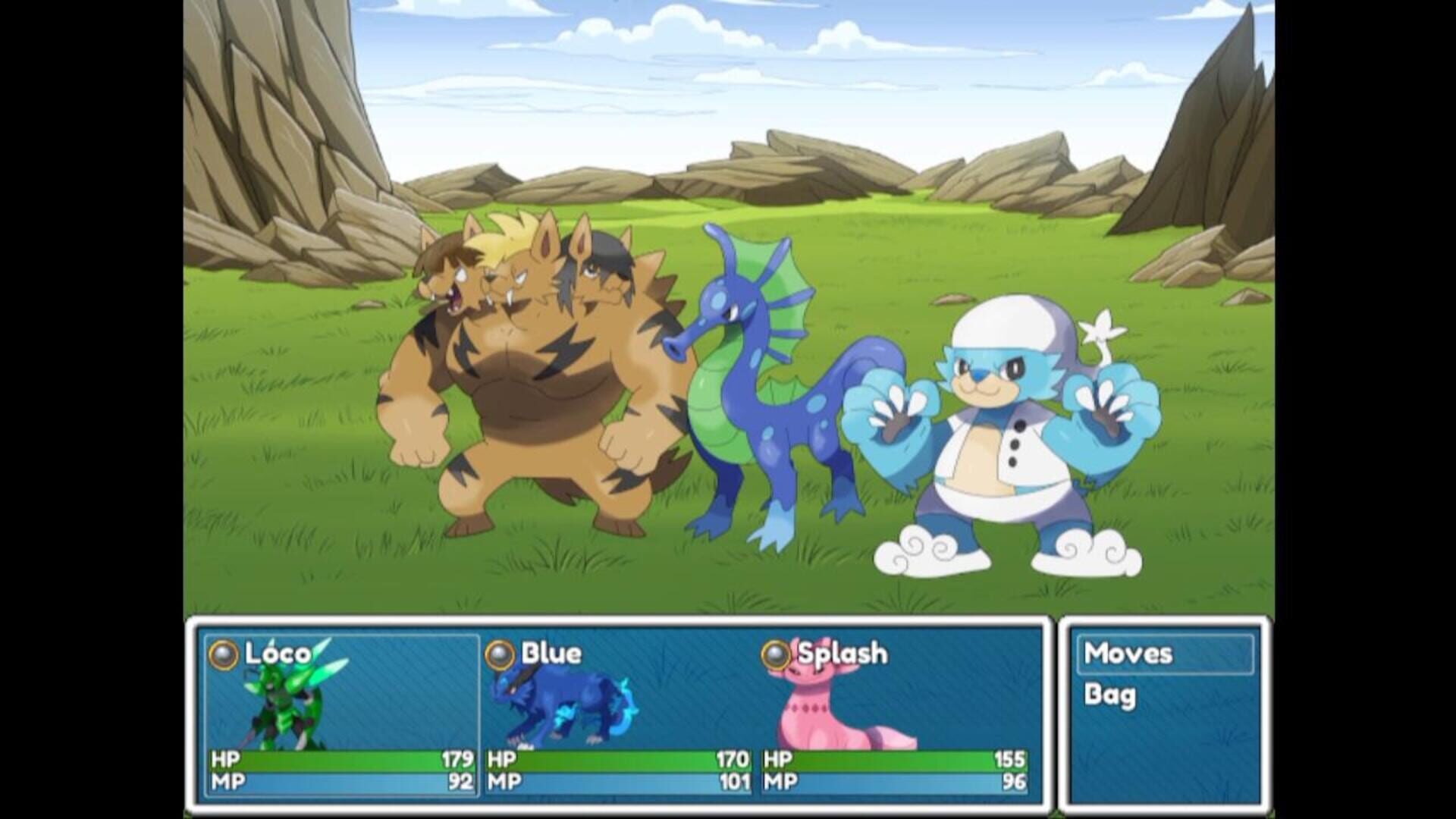Click the orb icon beside Blue's name

click(502, 654)
